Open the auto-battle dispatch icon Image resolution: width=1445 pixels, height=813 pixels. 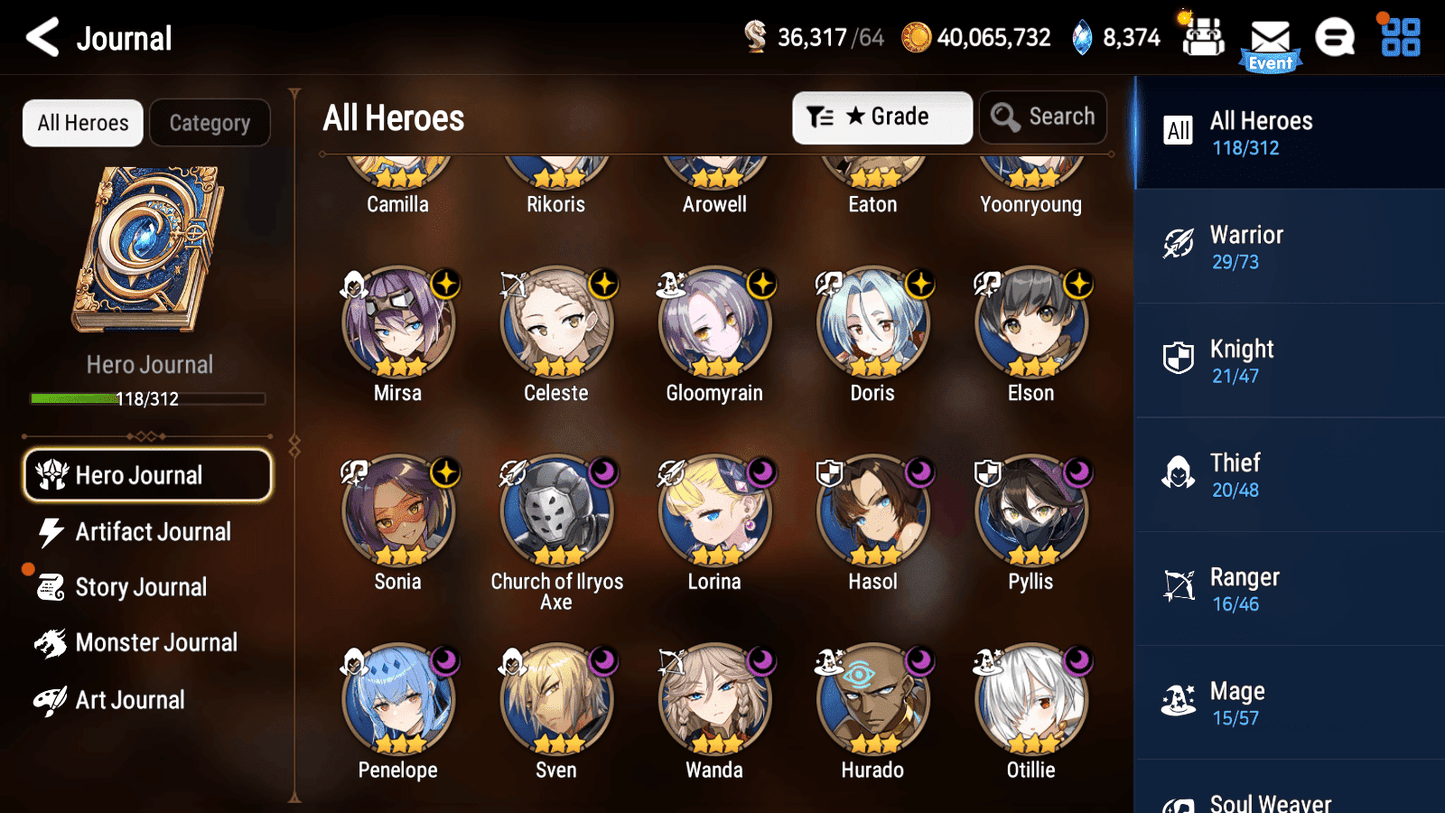[1201, 36]
